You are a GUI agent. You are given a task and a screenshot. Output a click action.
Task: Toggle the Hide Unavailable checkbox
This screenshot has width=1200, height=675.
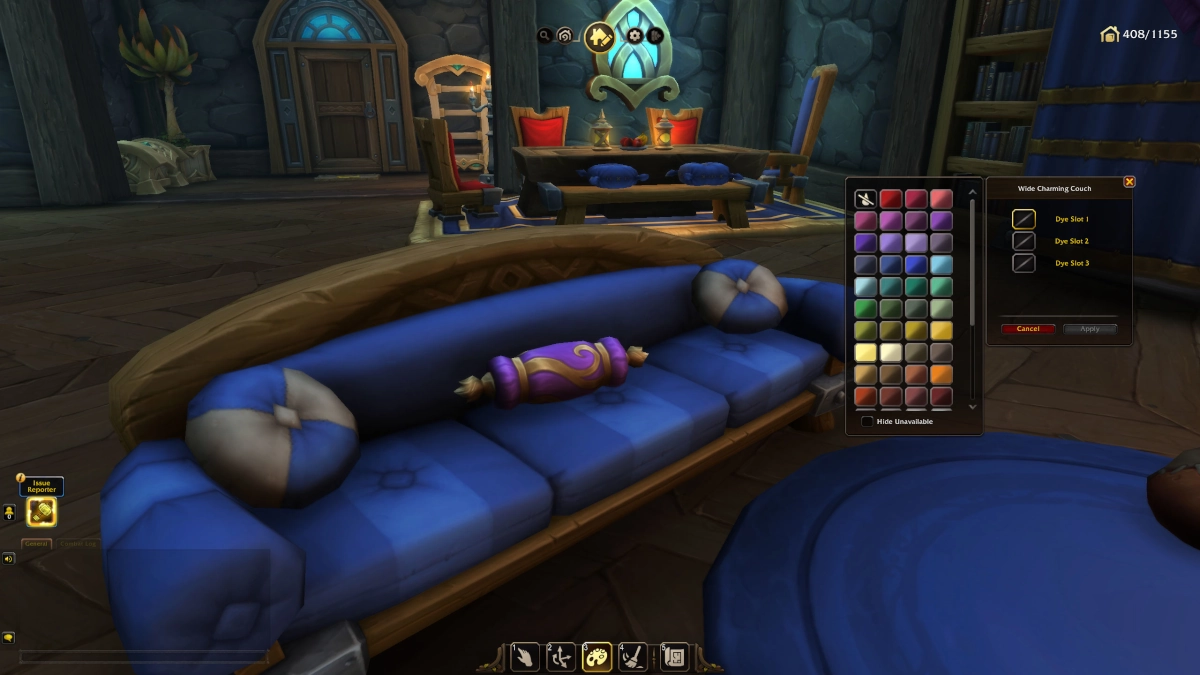(x=867, y=422)
